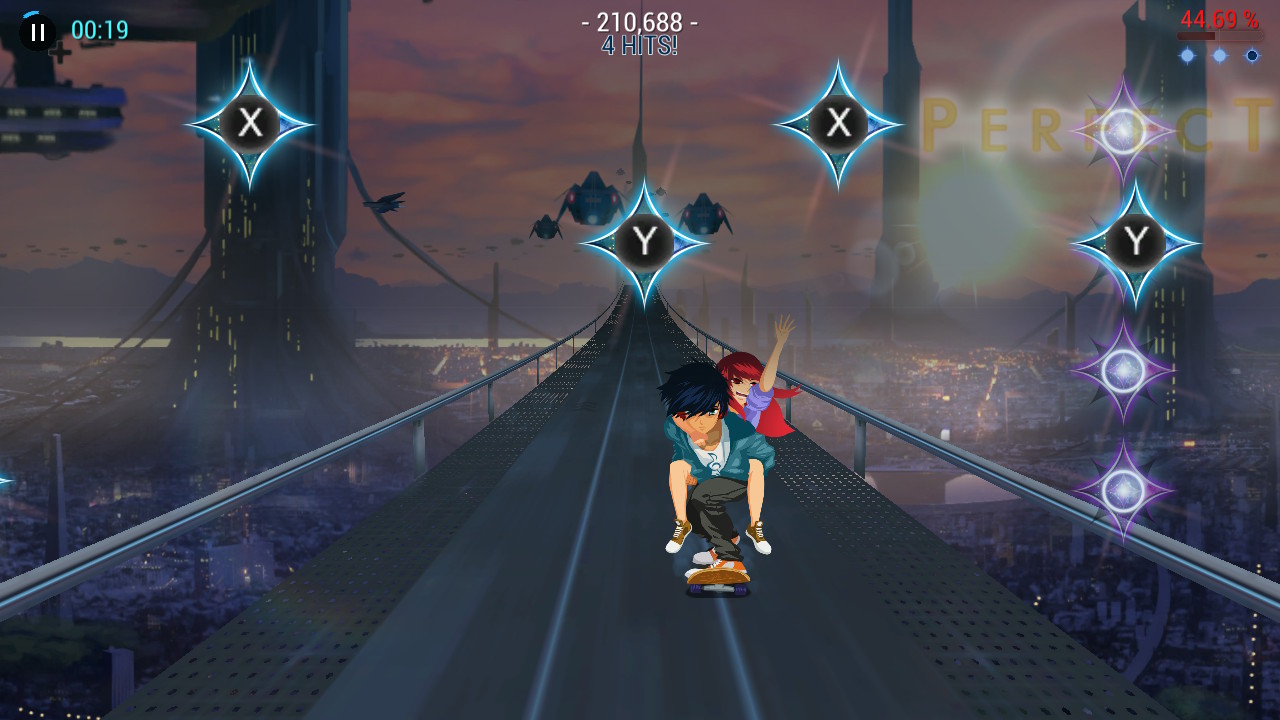This screenshot has height=720, width=1280.
Task: Click the 44.69 % health readout
Action: pos(1220,17)
